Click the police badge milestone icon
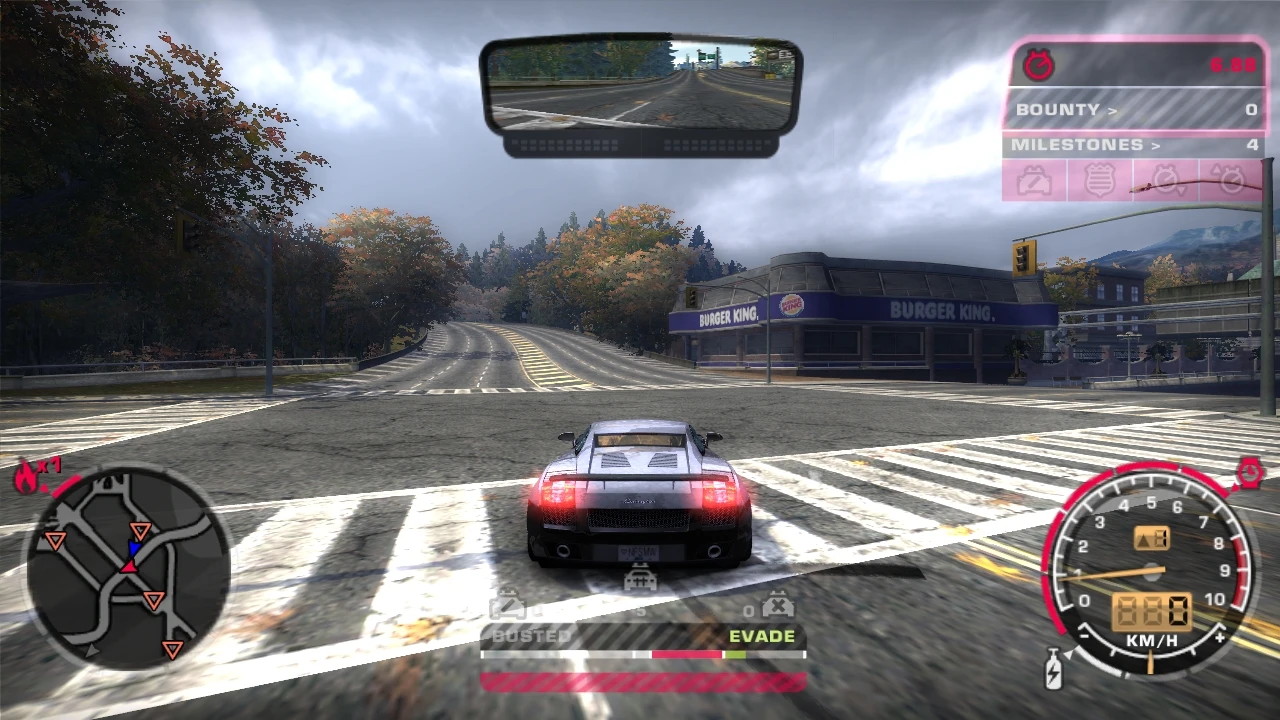The height and width of the screenshot is (720, 1280). pyautogui.click(x=1099, y=180)
